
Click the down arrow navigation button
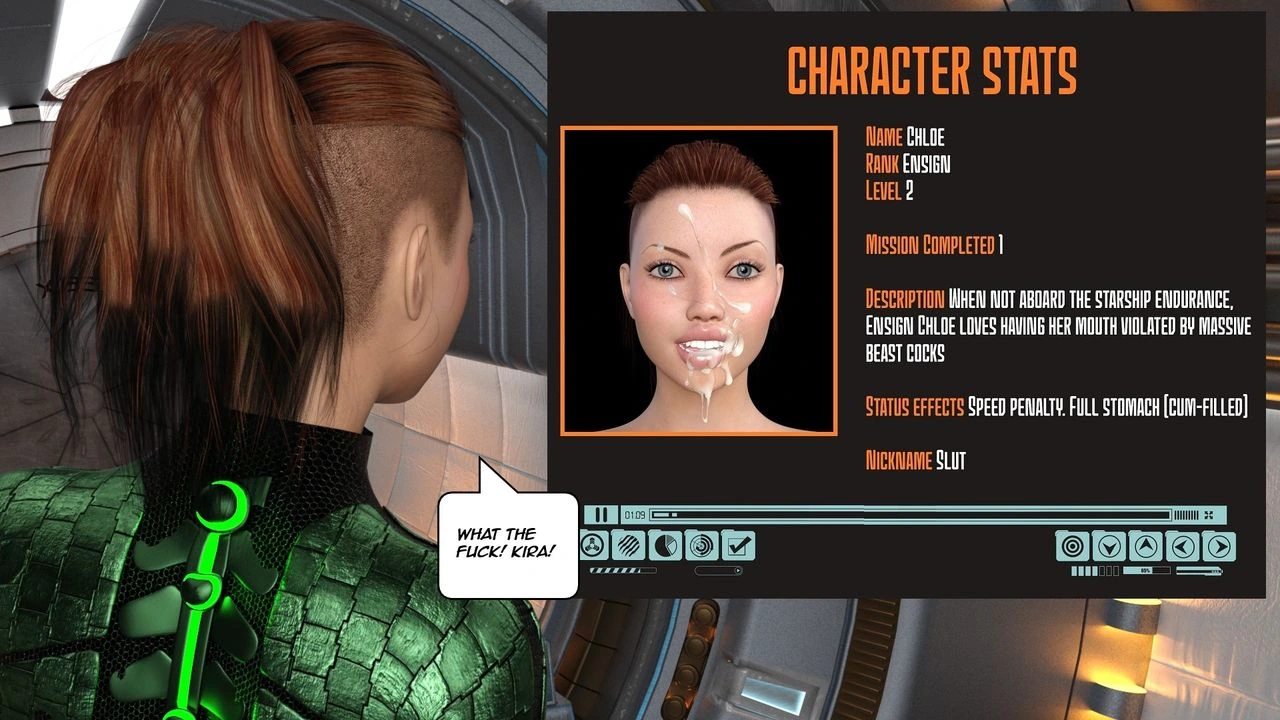1109,546
